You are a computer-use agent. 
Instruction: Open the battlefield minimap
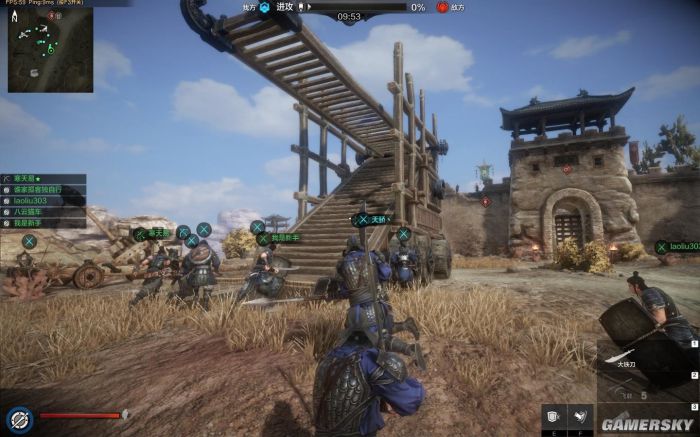pyautogui.click(x=50, y=50)
